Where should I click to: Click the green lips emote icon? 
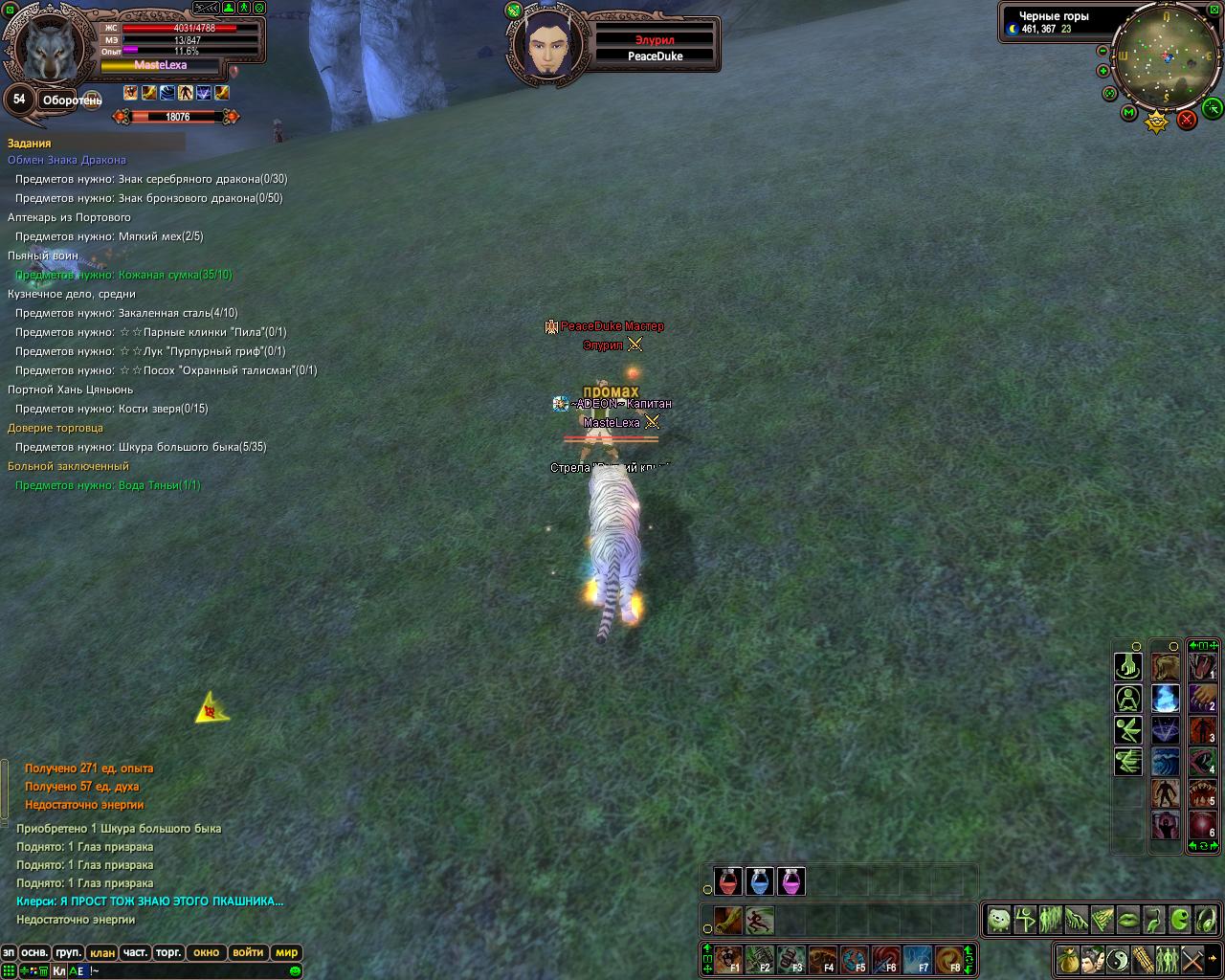click(x=1128, y=921)
